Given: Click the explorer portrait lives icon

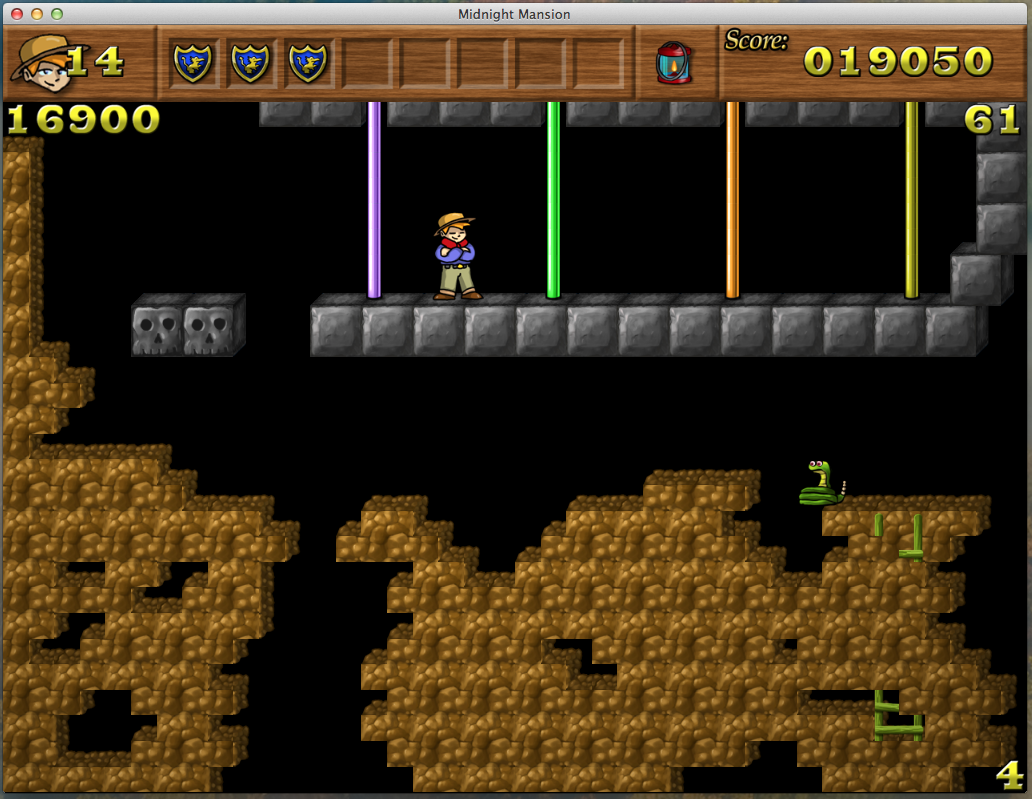Looking at the screenshot, I should tap(40, 59).
